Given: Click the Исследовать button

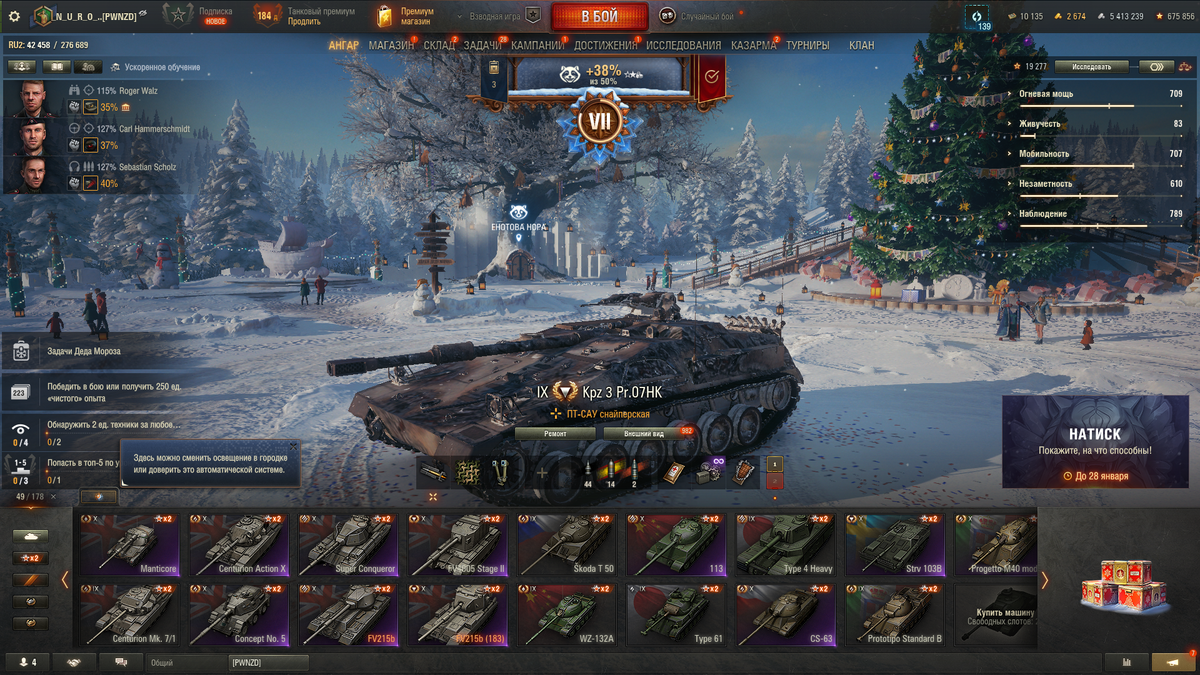Looking at the screenshot, I should (1091, 67).
